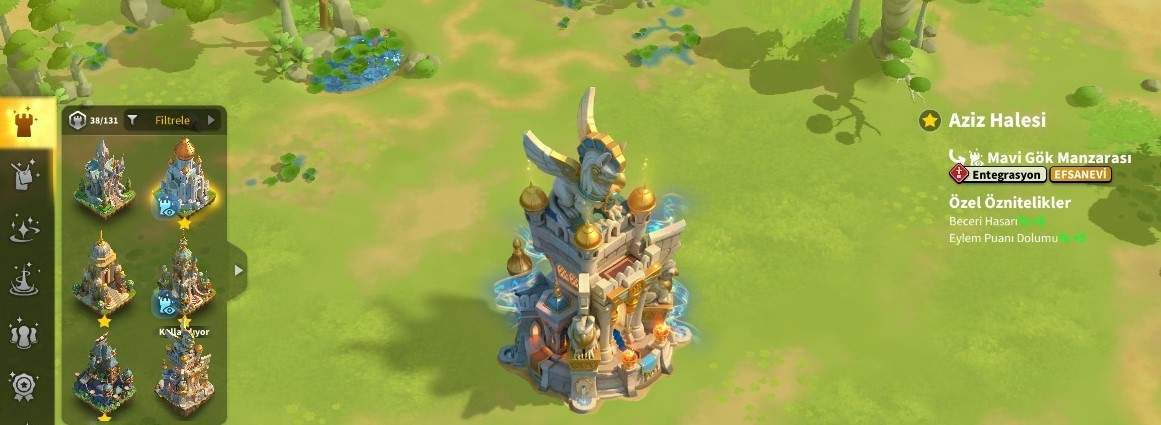
Task: Pick the grey spired castle thumbnail beside Filtrele
Action: click(x=104, y=180)
